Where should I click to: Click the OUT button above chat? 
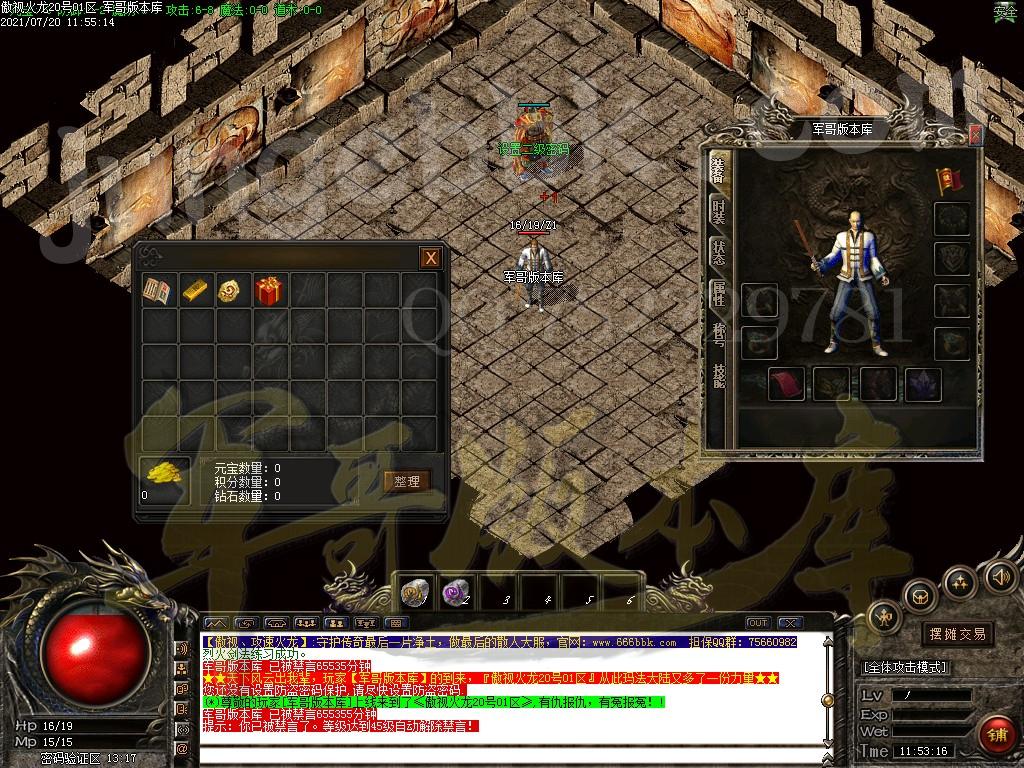758,623
